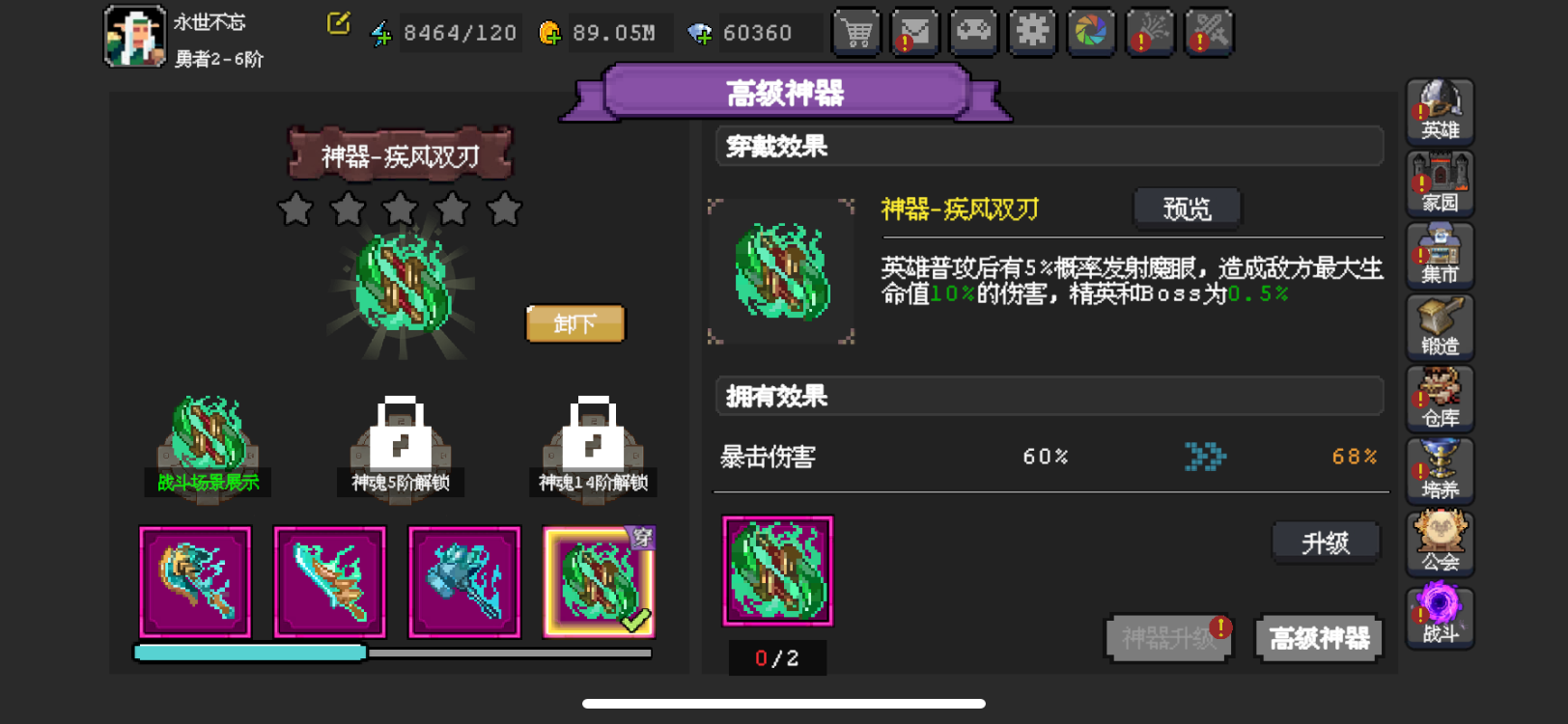Open the shopping cart icon
Screen dimensions: 1568x724
(x=855, y=32)
